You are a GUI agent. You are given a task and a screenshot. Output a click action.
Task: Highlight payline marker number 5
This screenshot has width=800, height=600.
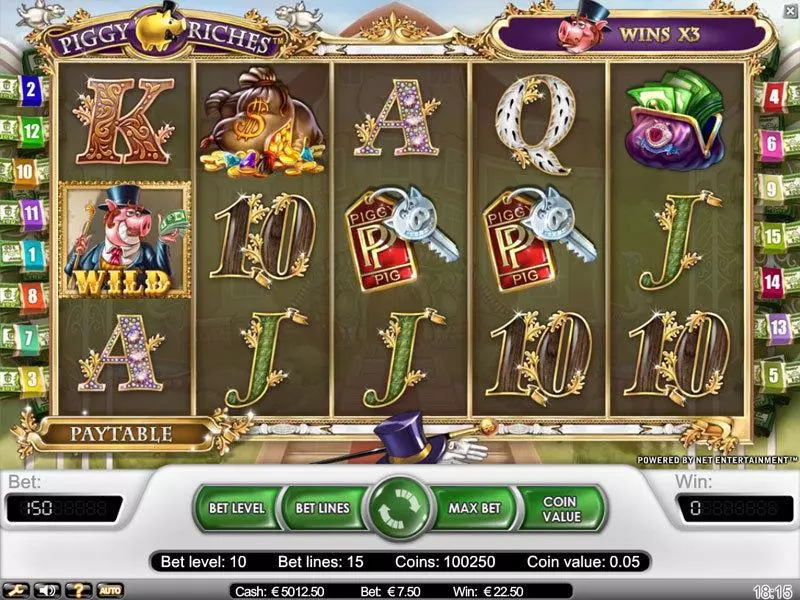(772, 374)
